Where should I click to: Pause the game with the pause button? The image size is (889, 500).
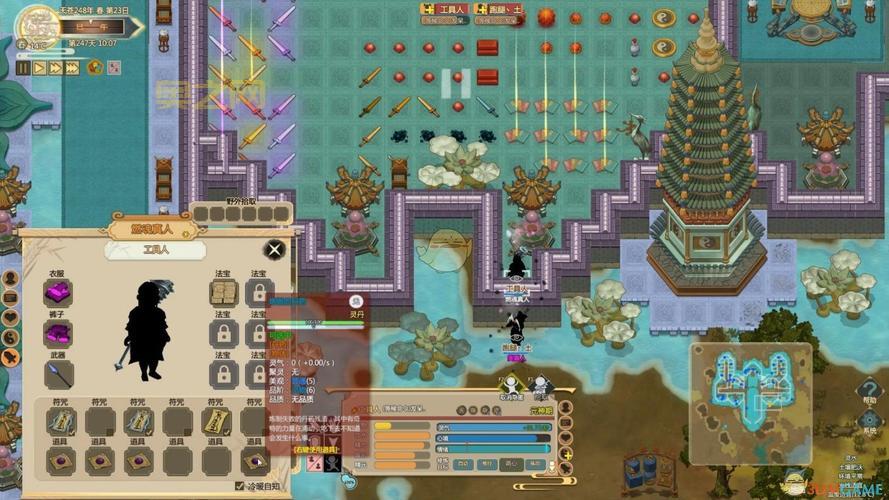point(23,68)
